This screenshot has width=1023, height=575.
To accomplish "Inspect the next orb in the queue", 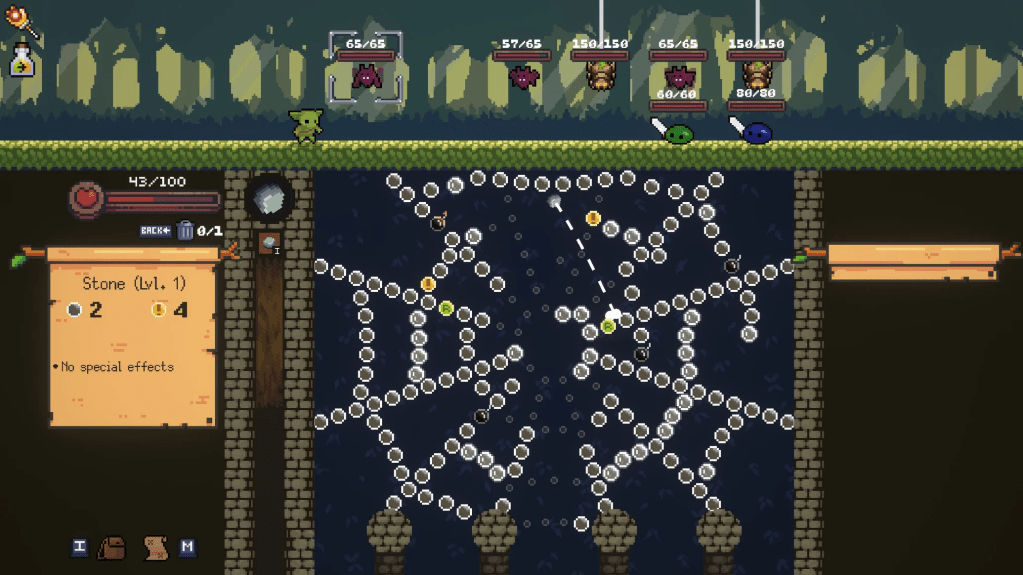I will [x=269, y=243].
